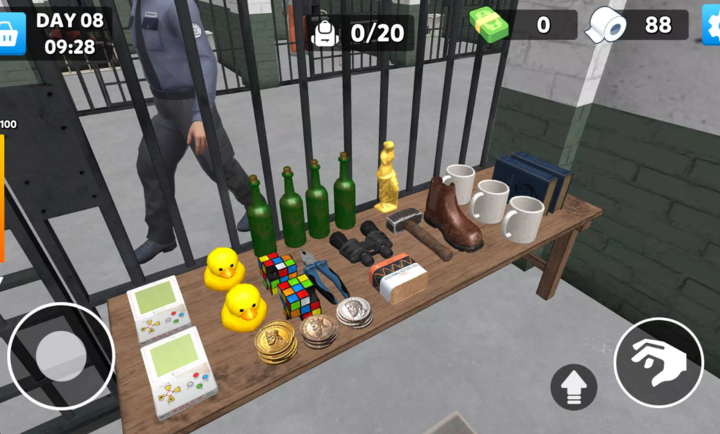Open the backpack inventory counter
This screenshot has height=434, width=720.
point(358,32)
